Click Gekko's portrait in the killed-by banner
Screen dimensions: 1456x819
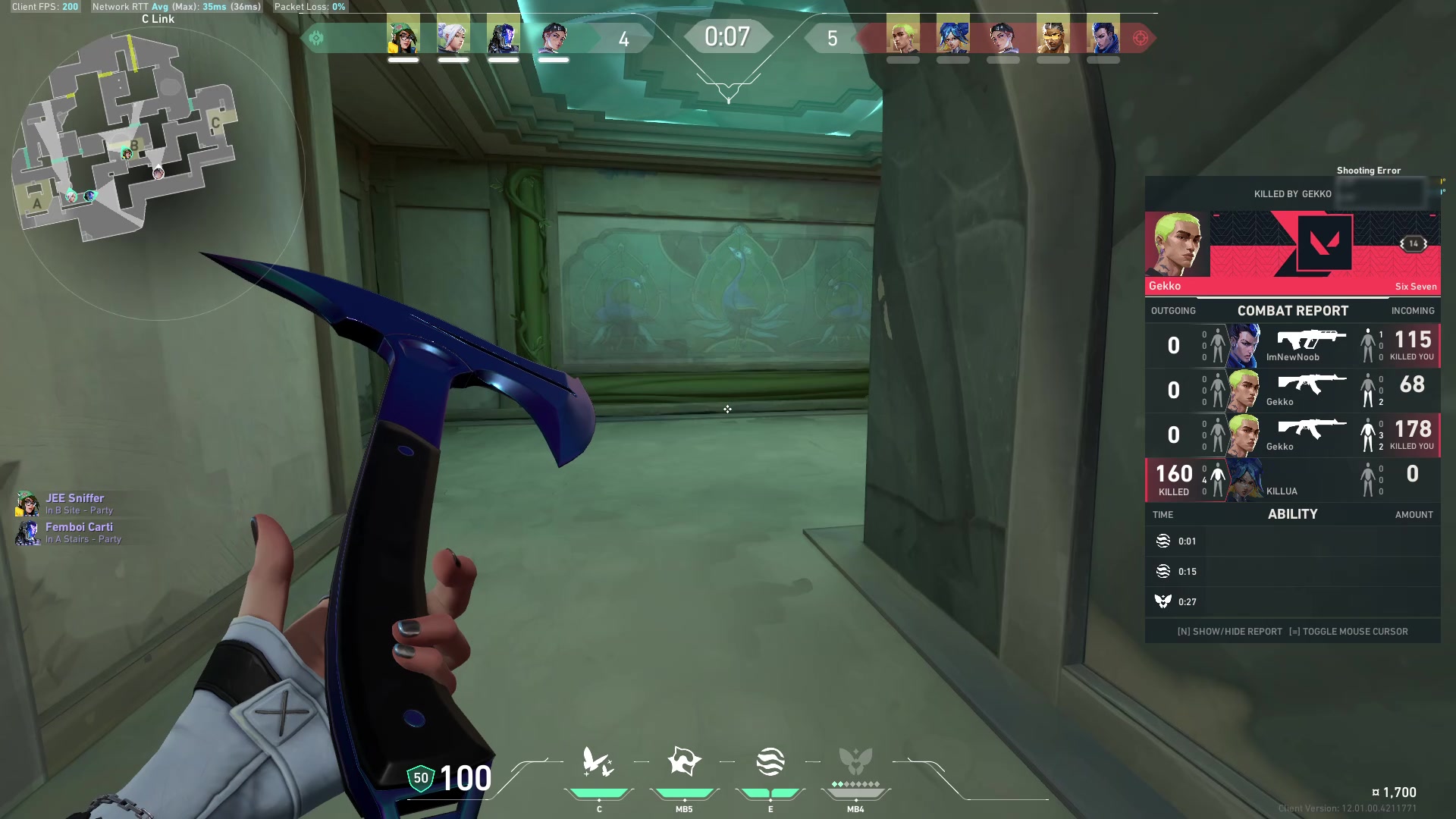(1179, 243)
